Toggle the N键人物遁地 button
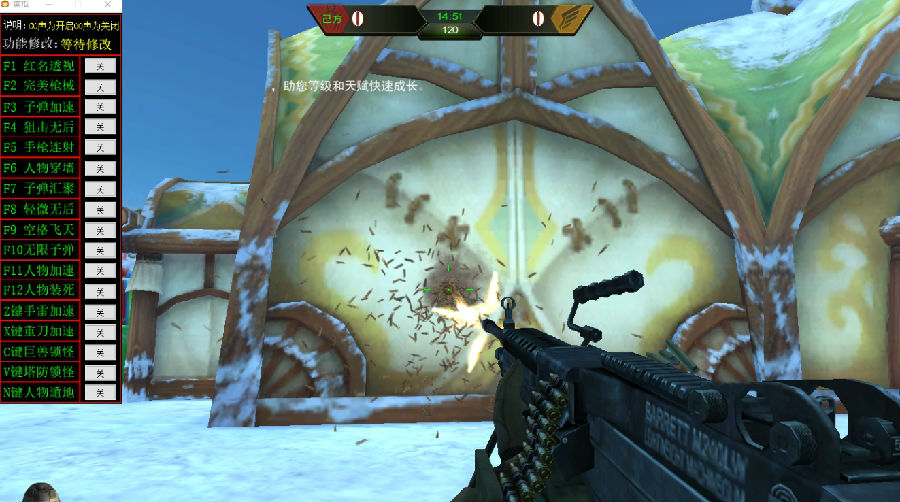The height and width of the screenshot is (502, 900). 100,393
